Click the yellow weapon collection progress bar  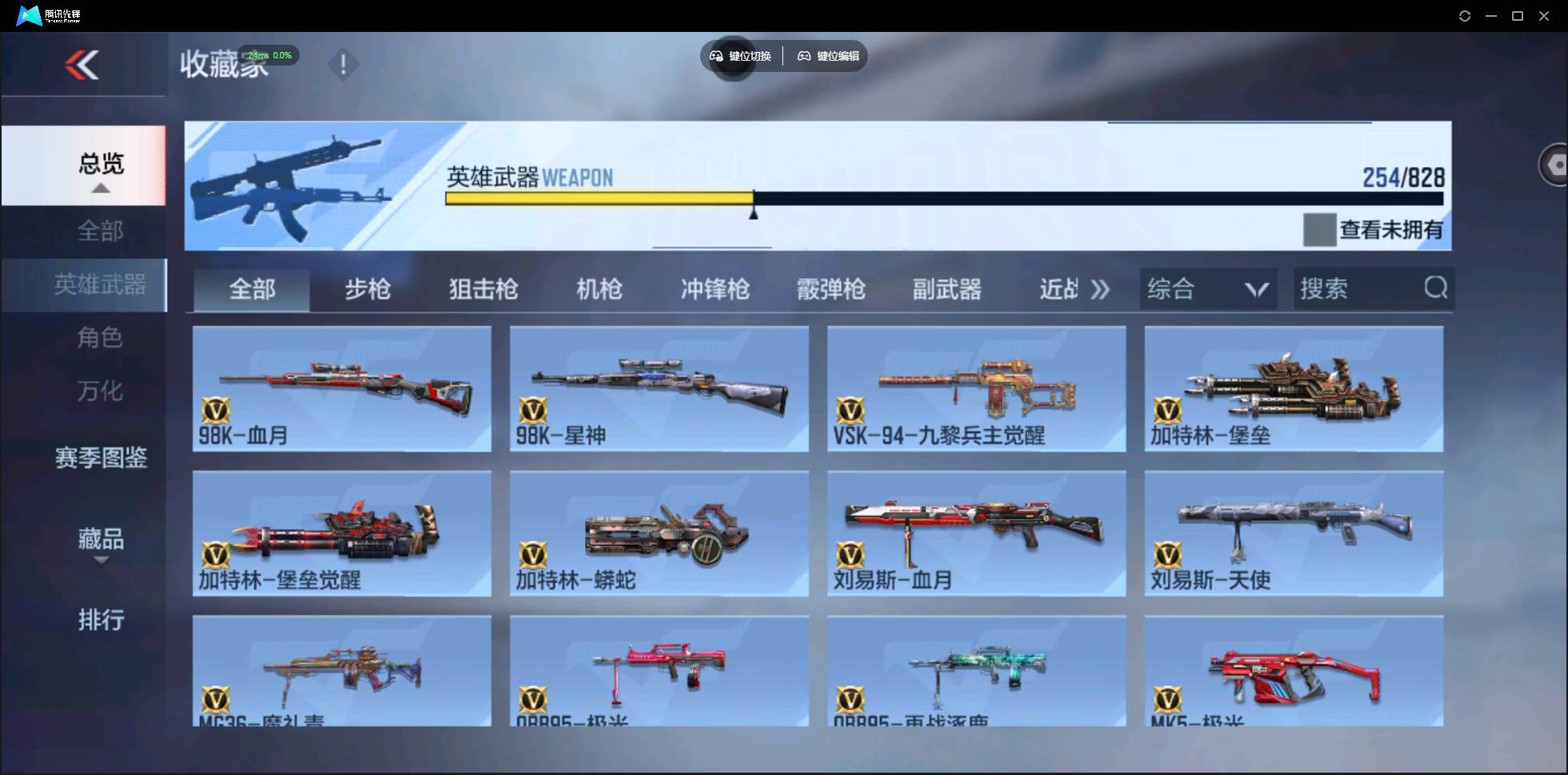[x=599, y=198]
